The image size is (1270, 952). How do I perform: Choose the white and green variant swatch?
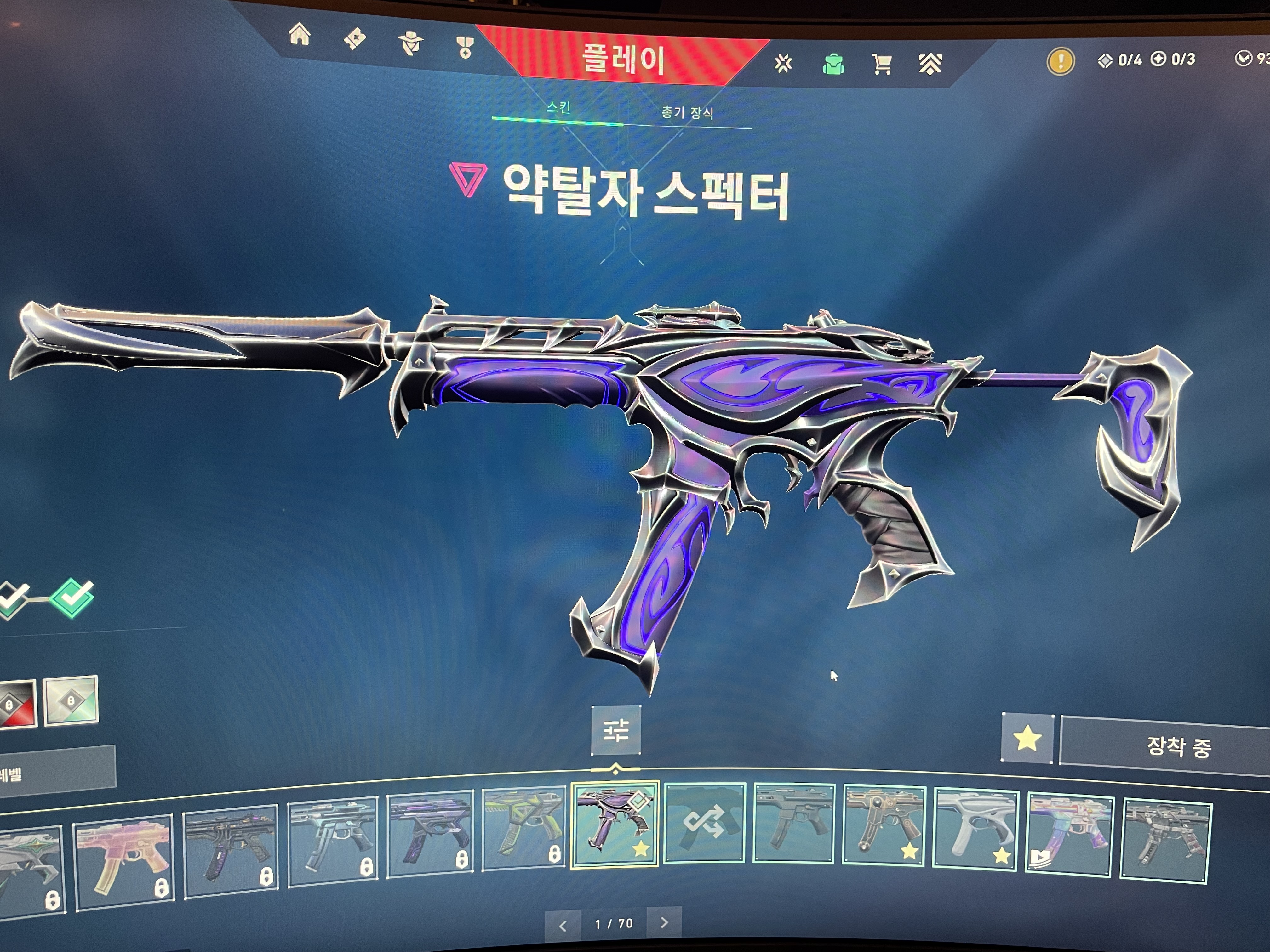71,701
